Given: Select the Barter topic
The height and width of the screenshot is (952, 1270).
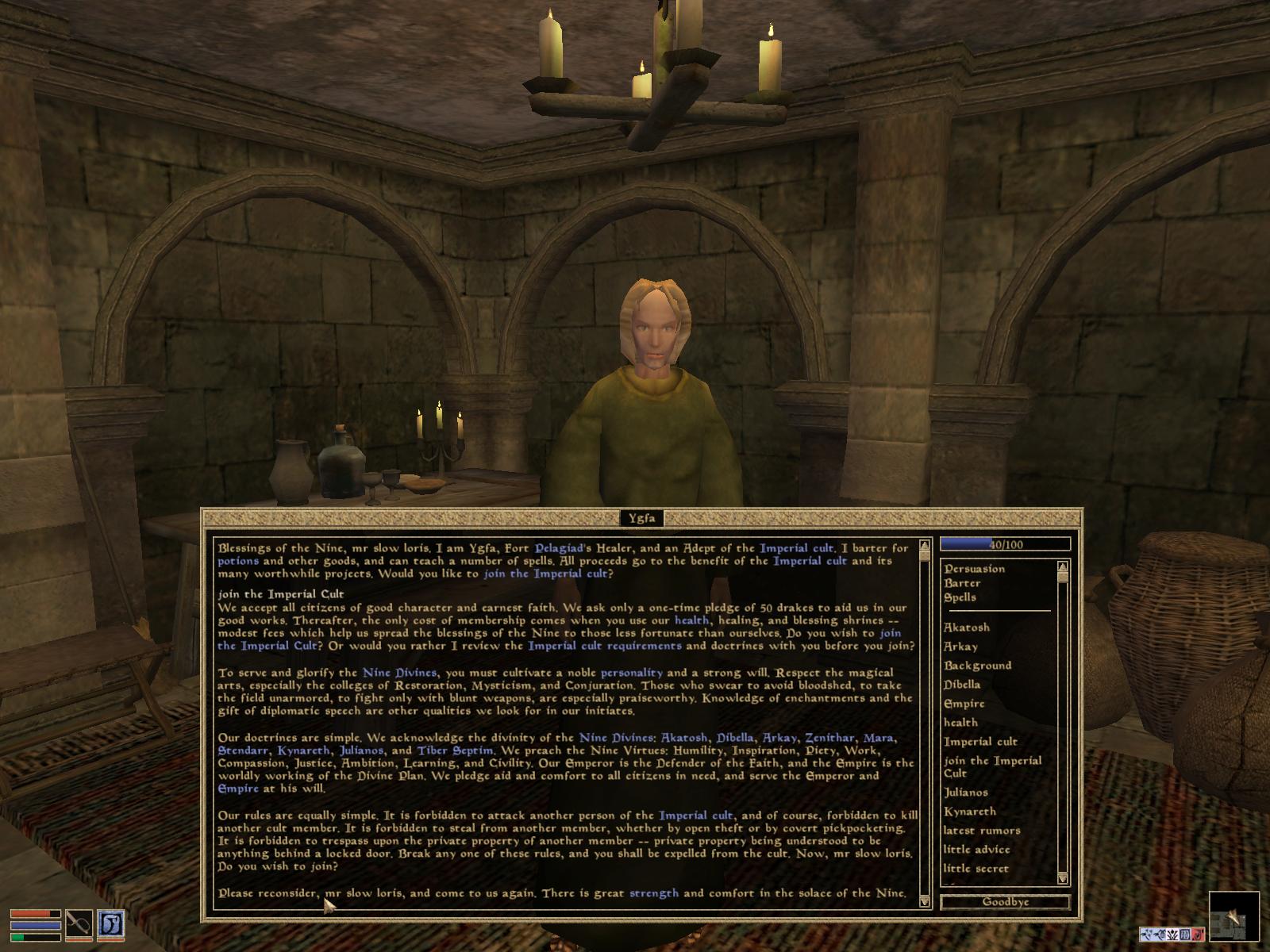Looking at the screenshot, I should click(x=960, y=583).
